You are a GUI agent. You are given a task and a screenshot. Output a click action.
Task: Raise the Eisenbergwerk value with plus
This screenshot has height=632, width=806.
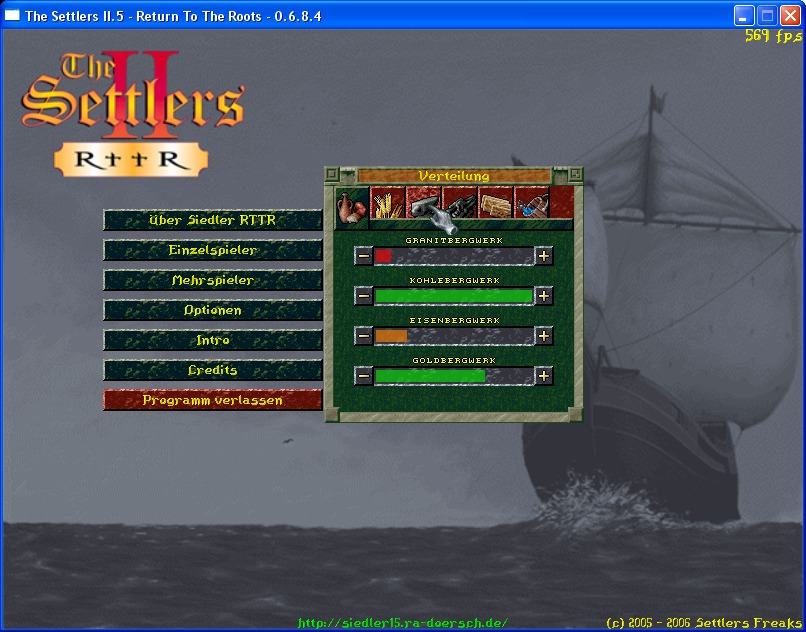(543, 336)
